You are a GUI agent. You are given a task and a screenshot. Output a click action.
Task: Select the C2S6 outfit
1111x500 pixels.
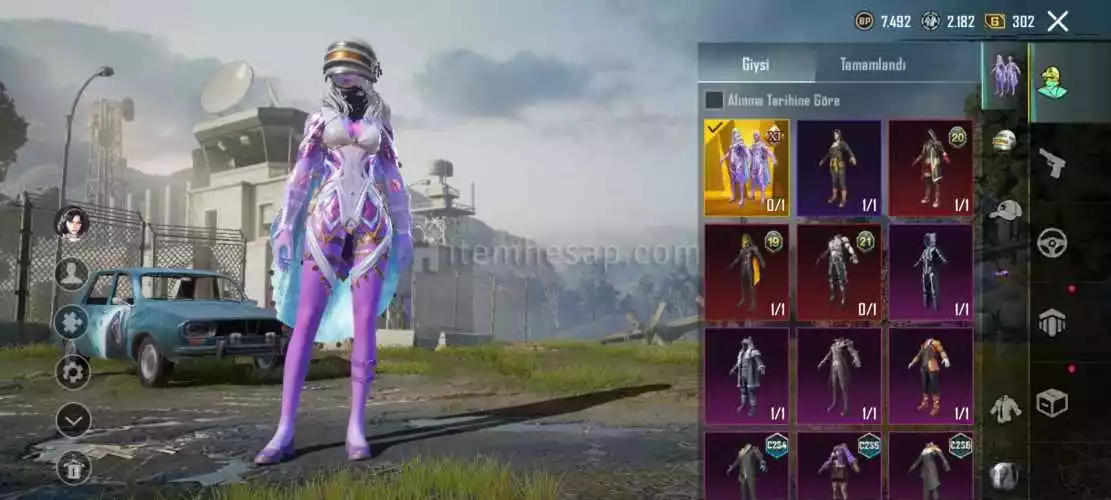(930, 465)
